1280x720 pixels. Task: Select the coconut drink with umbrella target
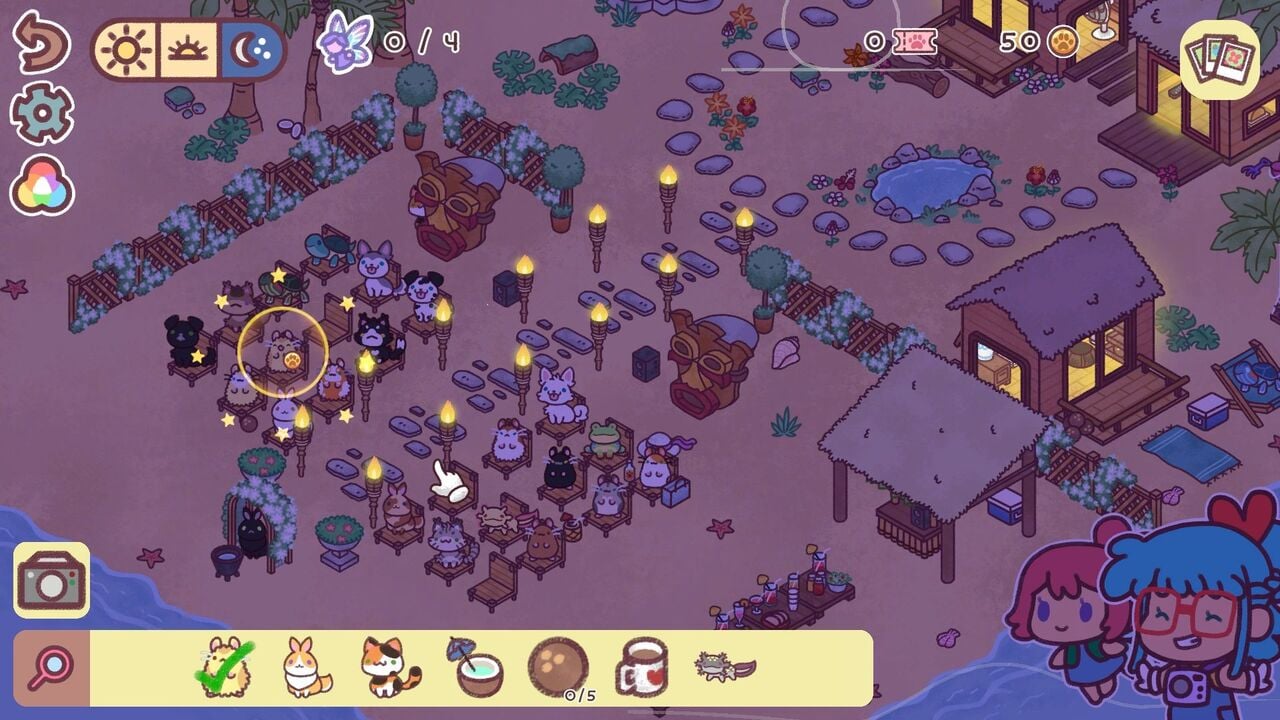(x=474, y=666)
